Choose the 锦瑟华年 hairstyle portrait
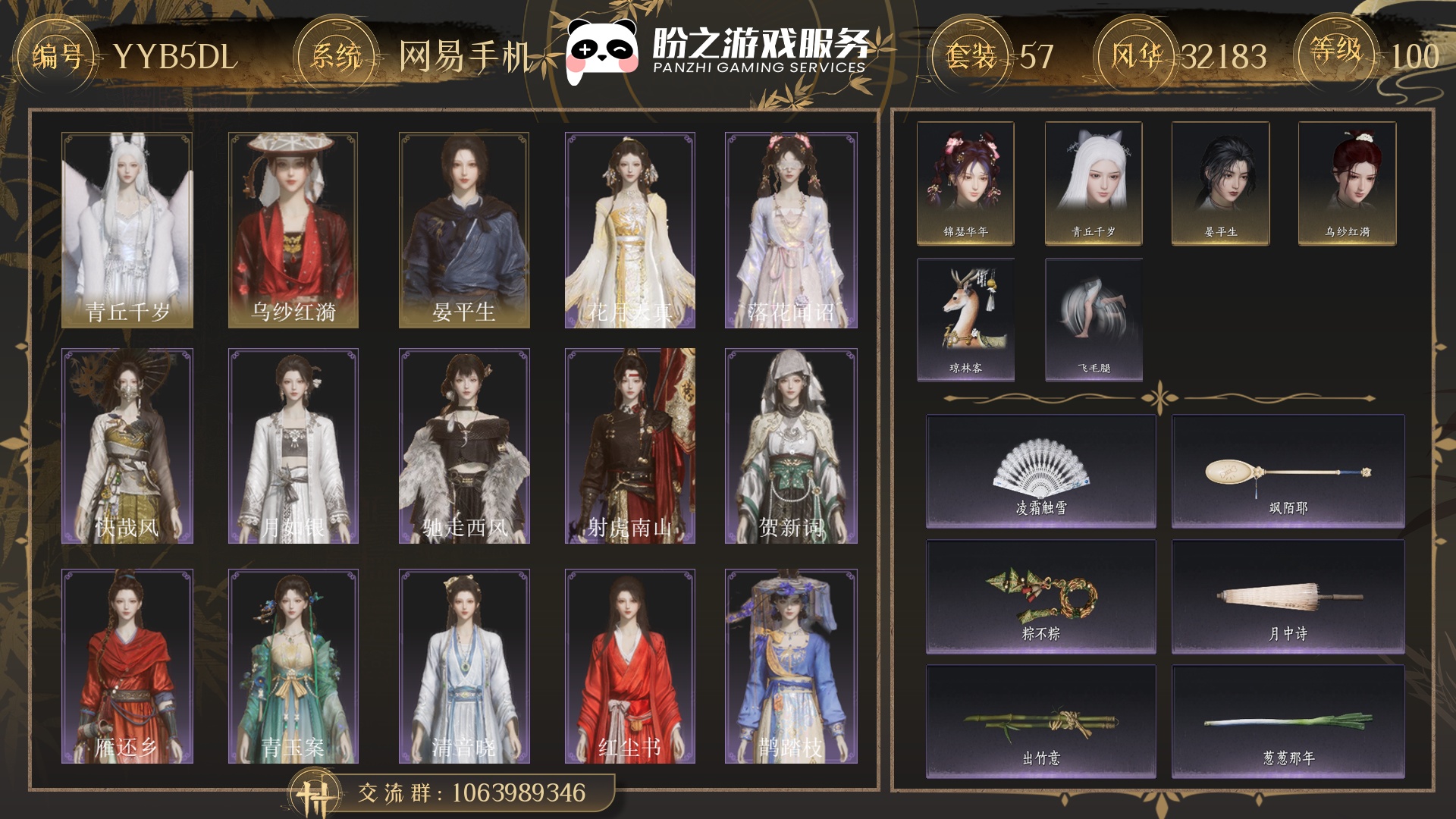1456x819 pixels. pos(965,184)
